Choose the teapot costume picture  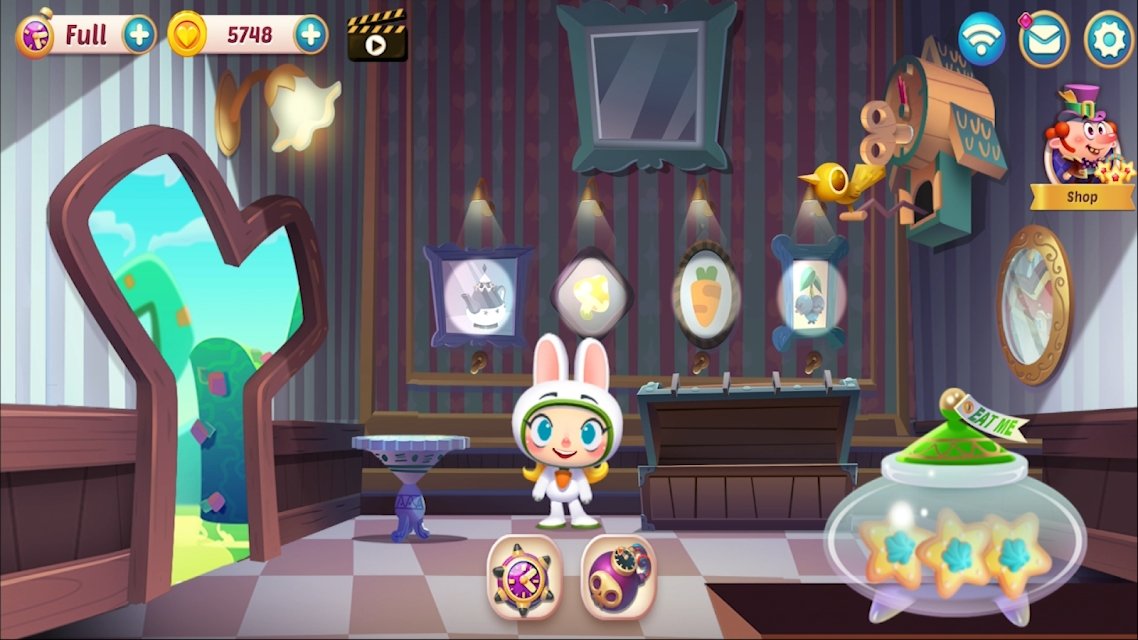pos(477,296)
